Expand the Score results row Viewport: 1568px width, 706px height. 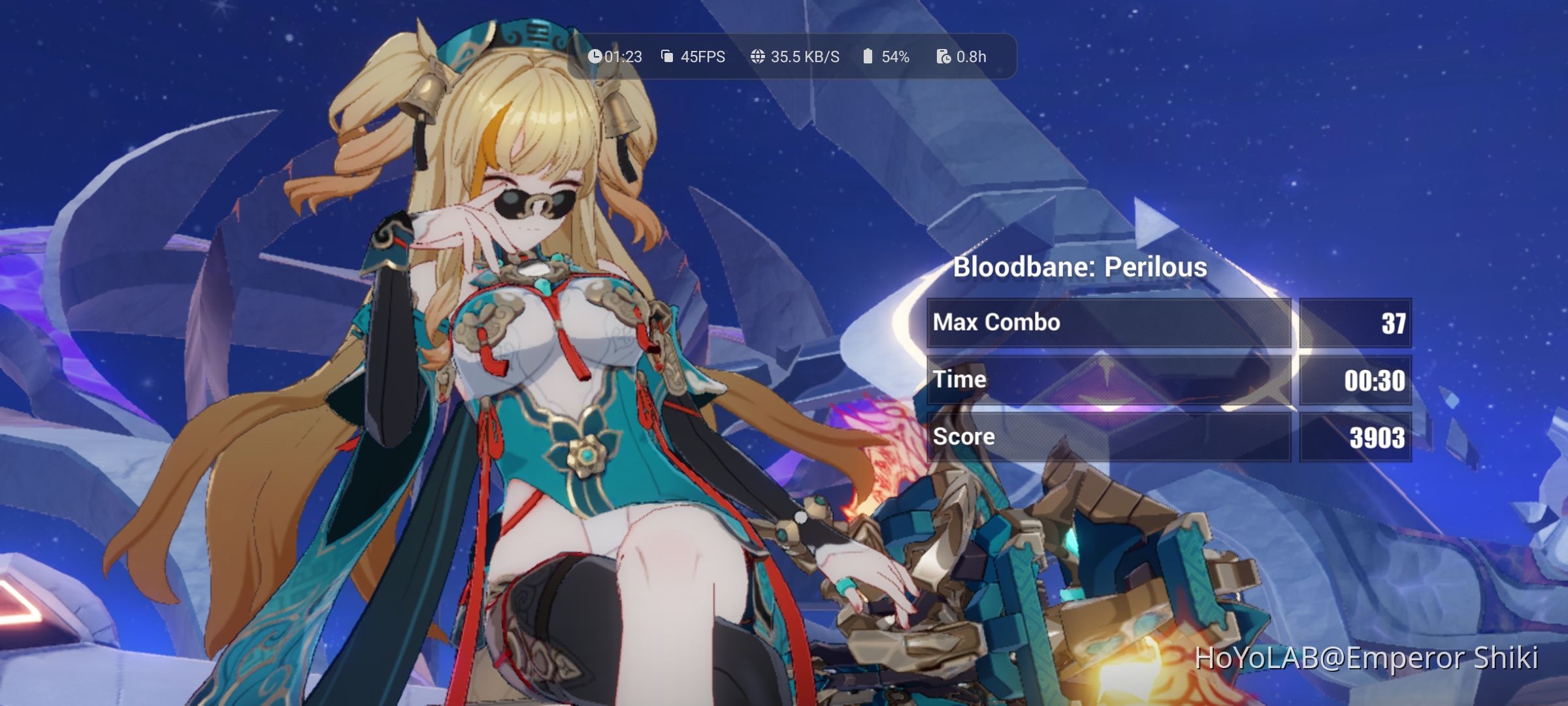coord(1167,436)
